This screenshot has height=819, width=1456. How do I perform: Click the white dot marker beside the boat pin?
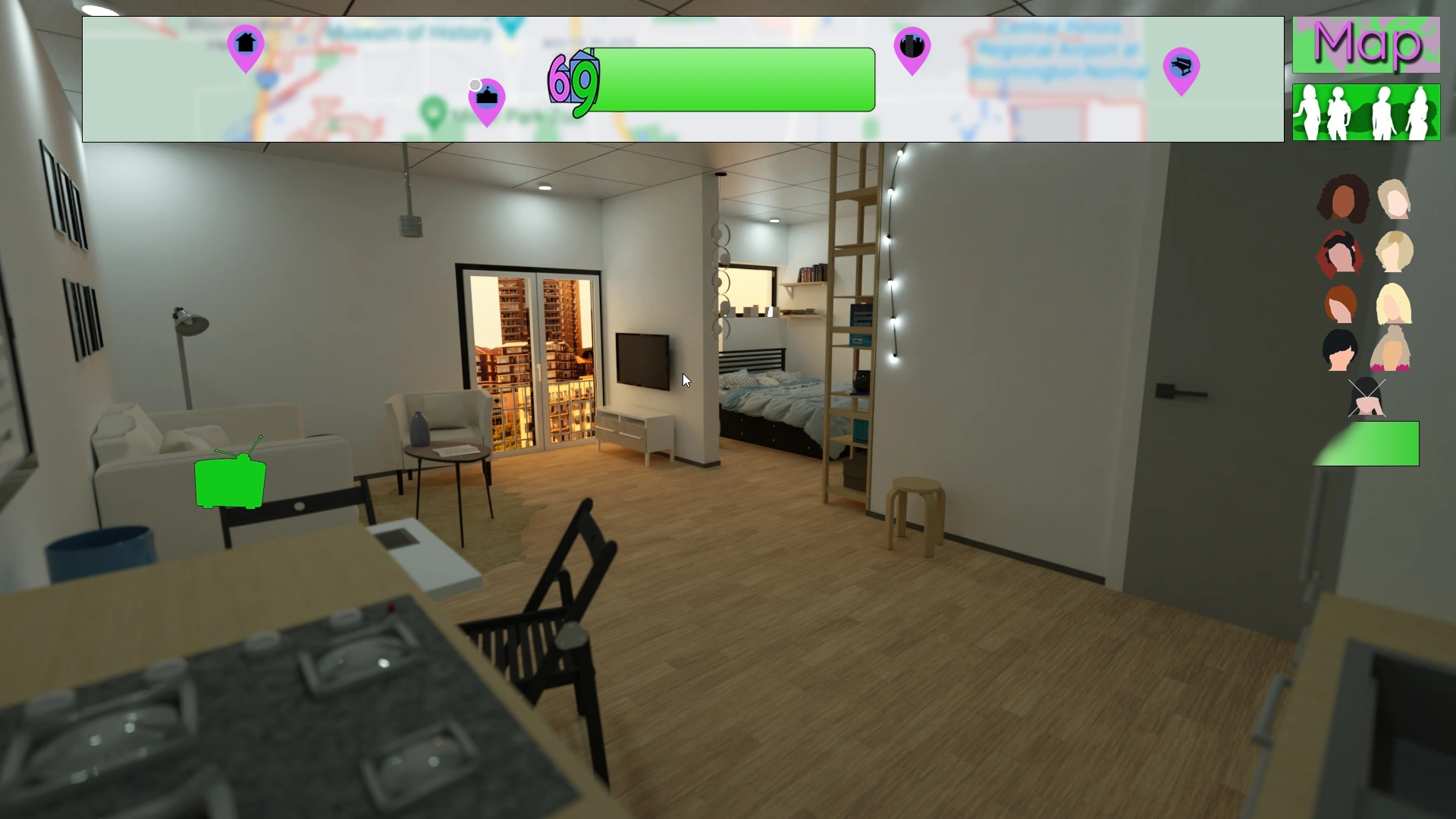point(474,83)
